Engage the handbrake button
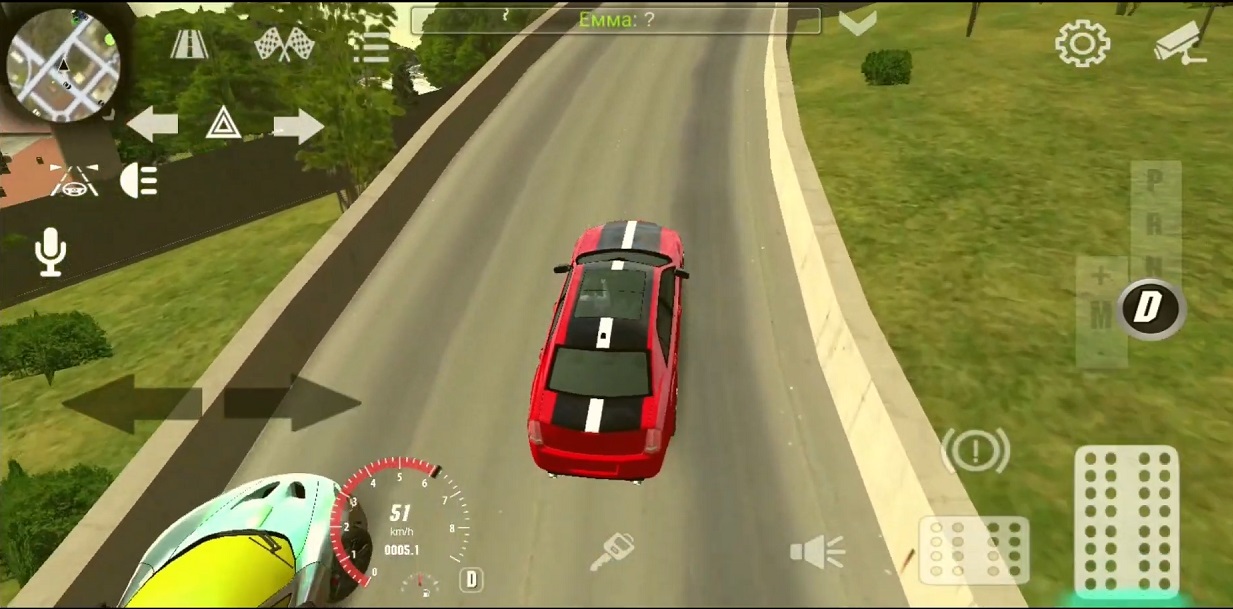Image resolution: width=1233 pixels, height=609 pixels. click(975, 451)
